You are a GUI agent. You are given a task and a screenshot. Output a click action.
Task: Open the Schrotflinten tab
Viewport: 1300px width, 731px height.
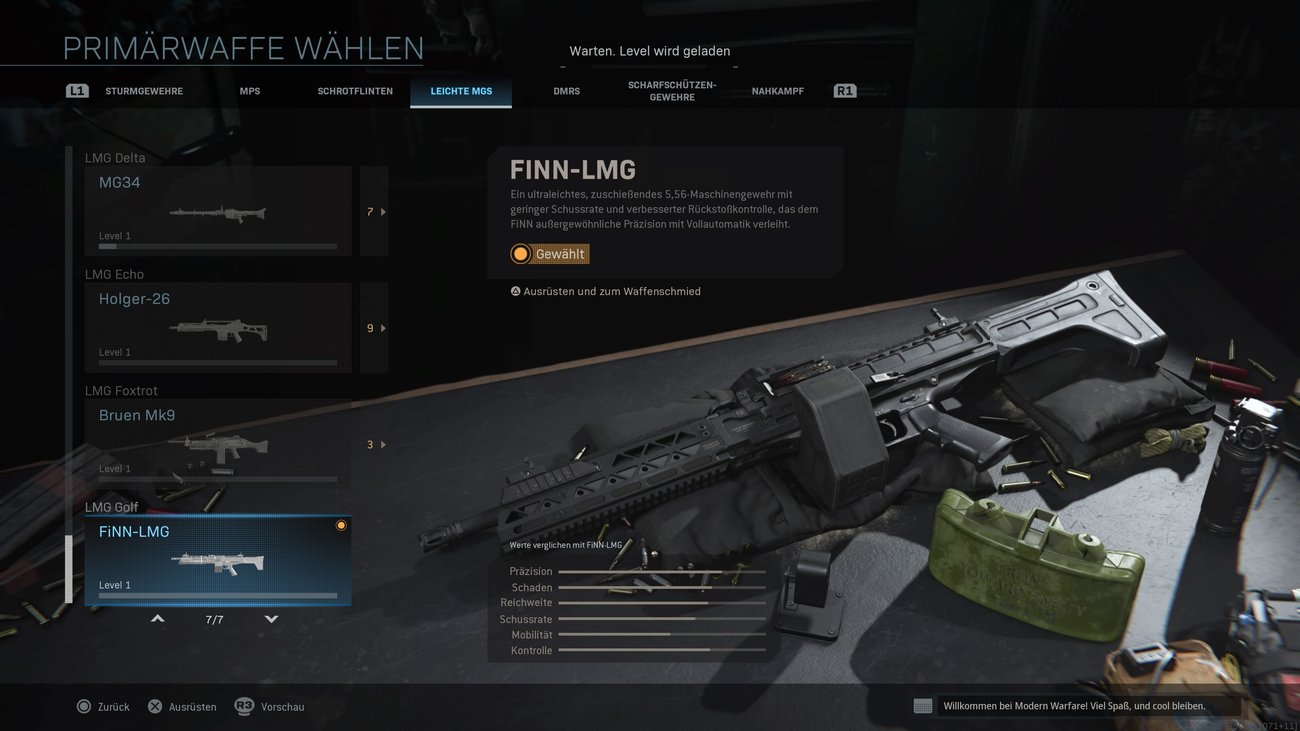(x=355, y=90)
